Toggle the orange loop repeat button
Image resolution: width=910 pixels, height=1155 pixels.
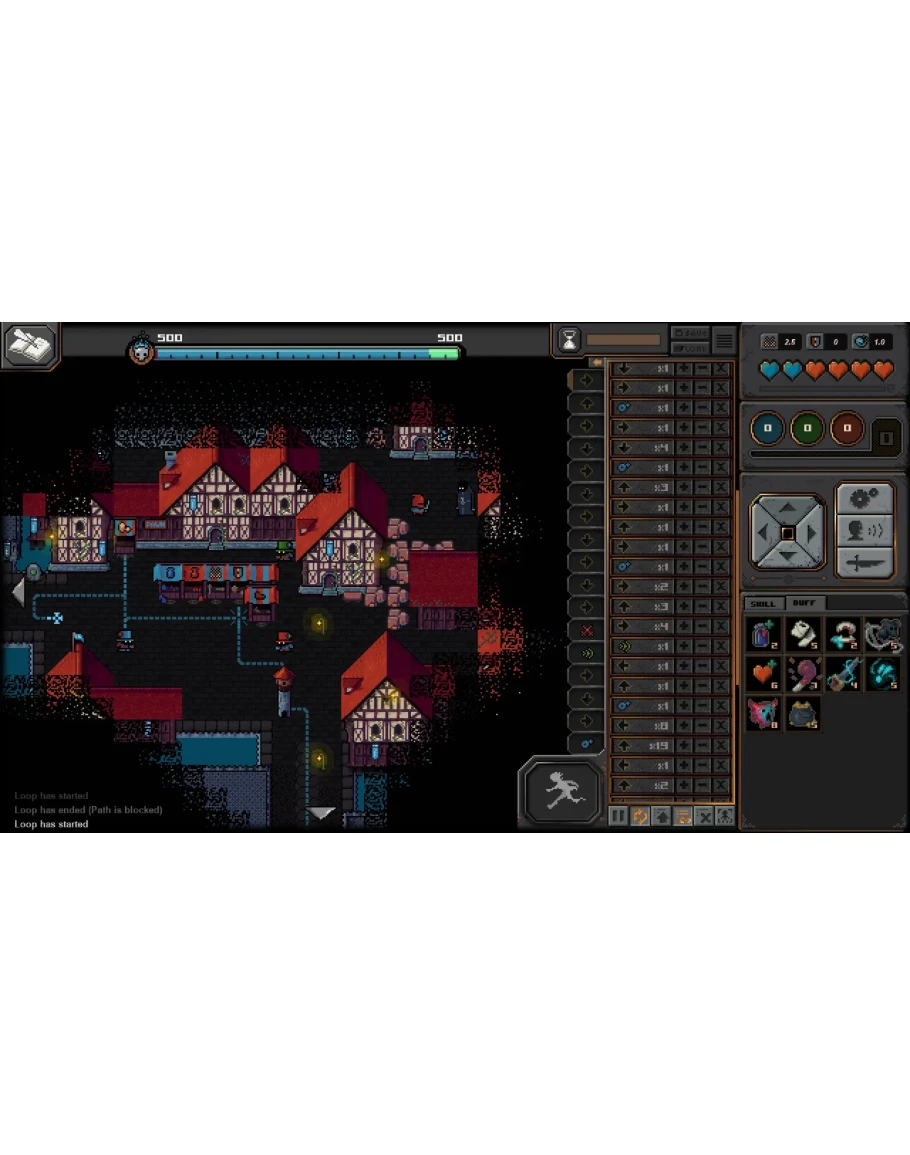pyautogui.click(x=640, y=816)
